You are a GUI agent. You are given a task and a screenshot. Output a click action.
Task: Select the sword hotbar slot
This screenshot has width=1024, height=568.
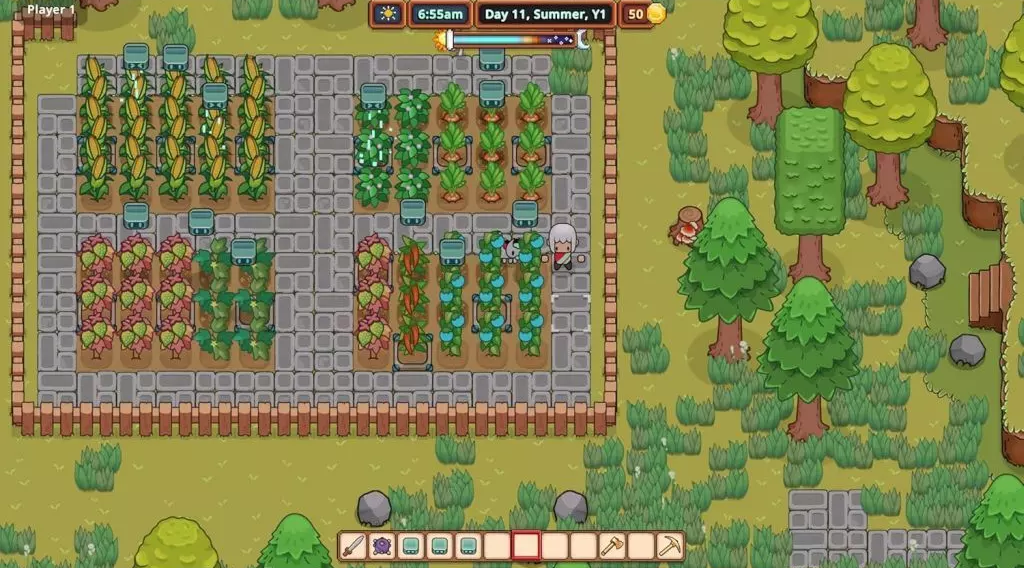353,546
